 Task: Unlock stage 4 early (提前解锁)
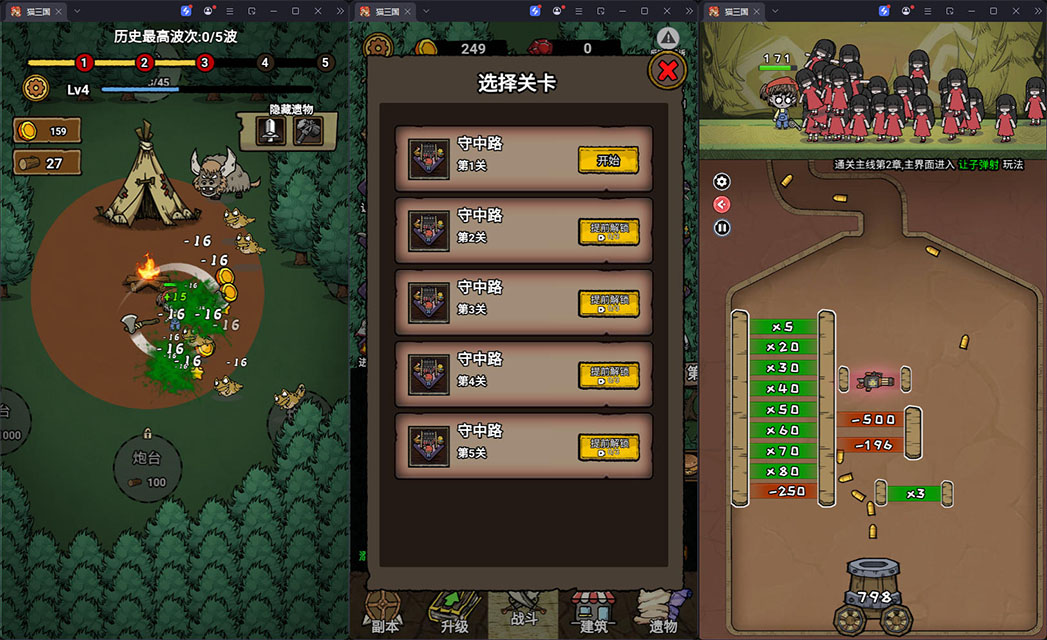click(608, 376)
